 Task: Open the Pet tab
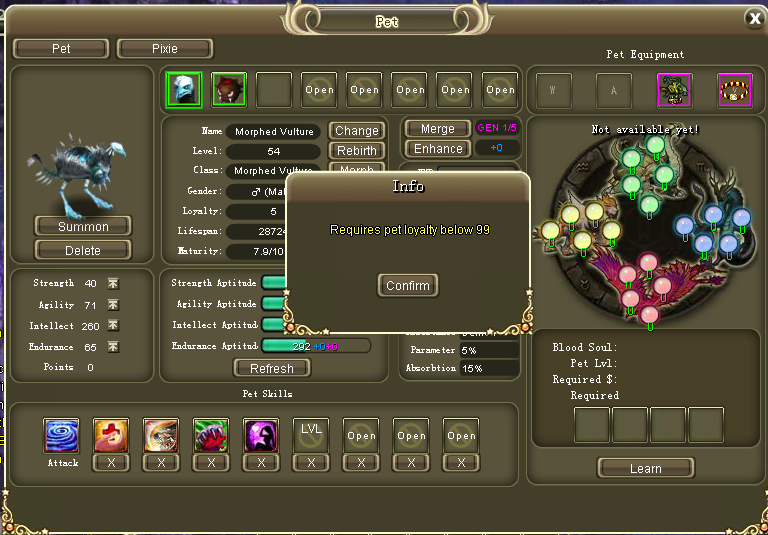coord(61,48)
